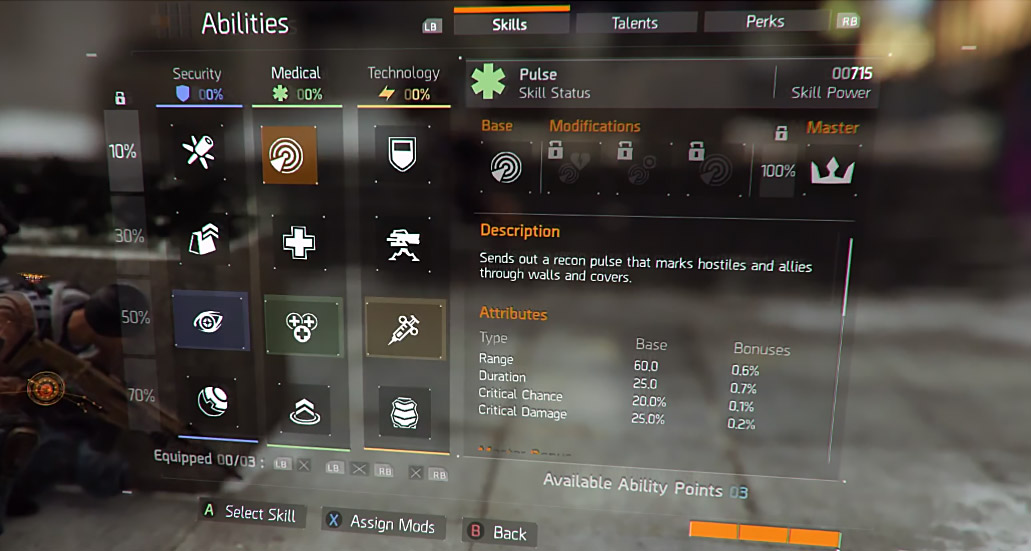Select the Ballistic Shield skill
Image resolution: width=1031 pixels, height=551 pixels.
(402, 153)
